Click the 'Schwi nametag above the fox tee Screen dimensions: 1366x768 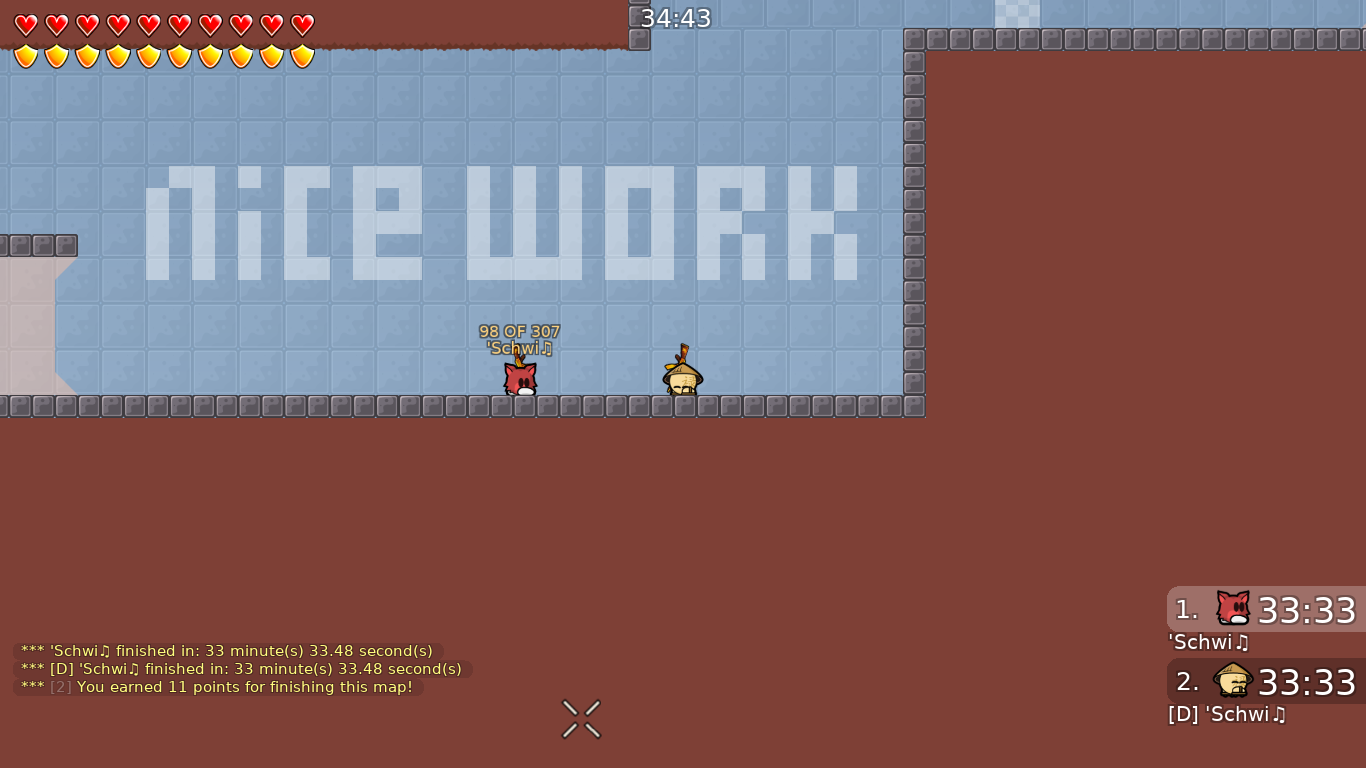pos(520,348)
